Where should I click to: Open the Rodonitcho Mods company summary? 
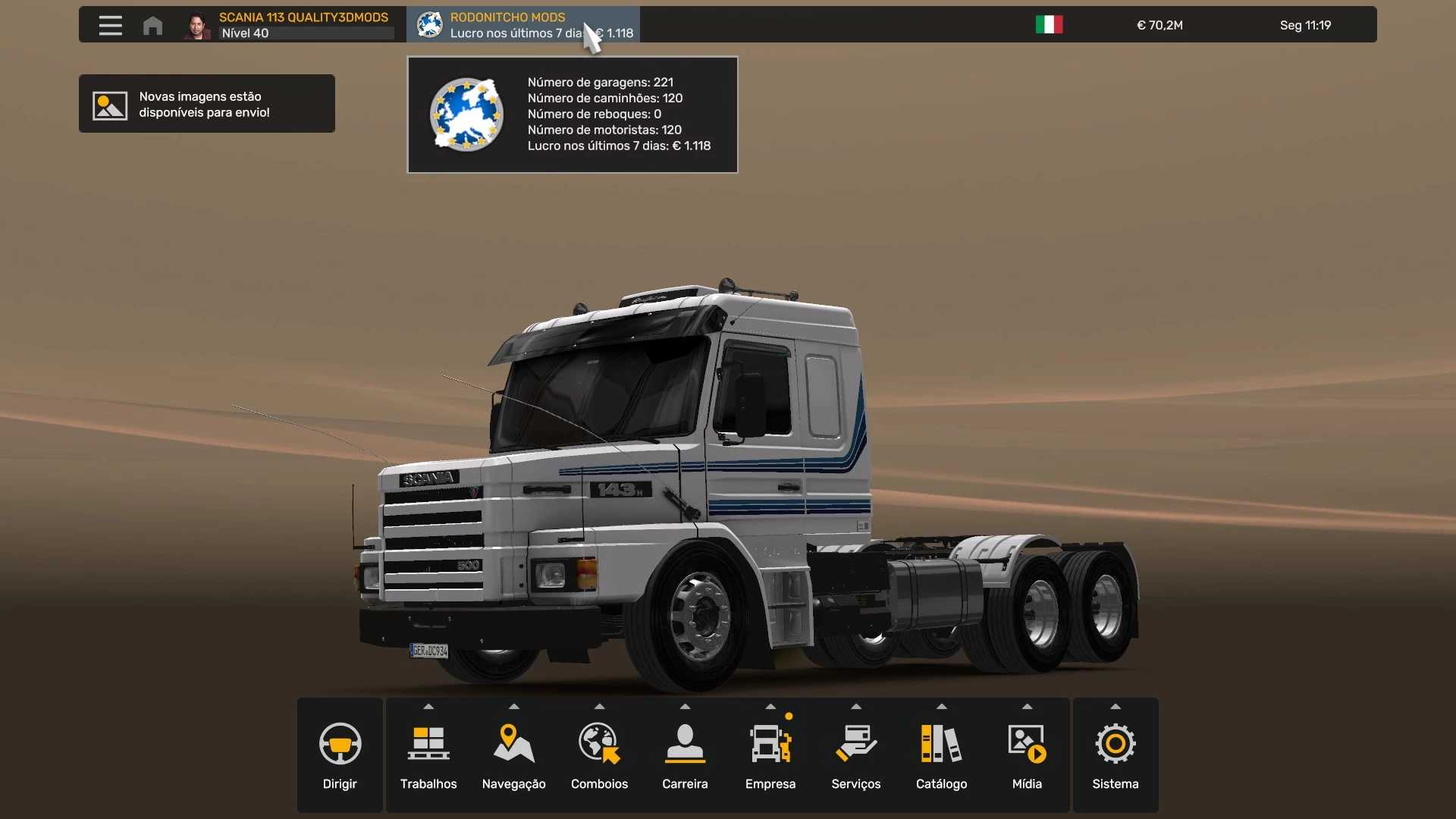tap(522, 25)
